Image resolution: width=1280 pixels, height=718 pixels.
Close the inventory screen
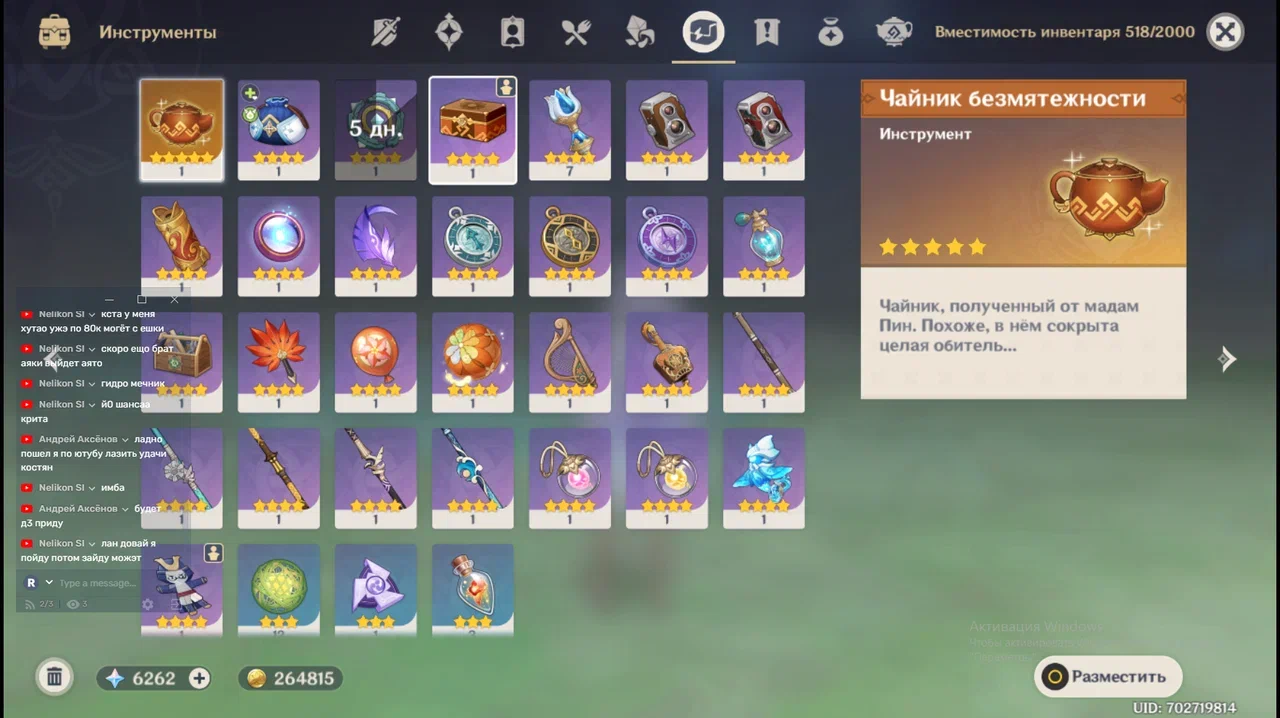[1225, 32]
